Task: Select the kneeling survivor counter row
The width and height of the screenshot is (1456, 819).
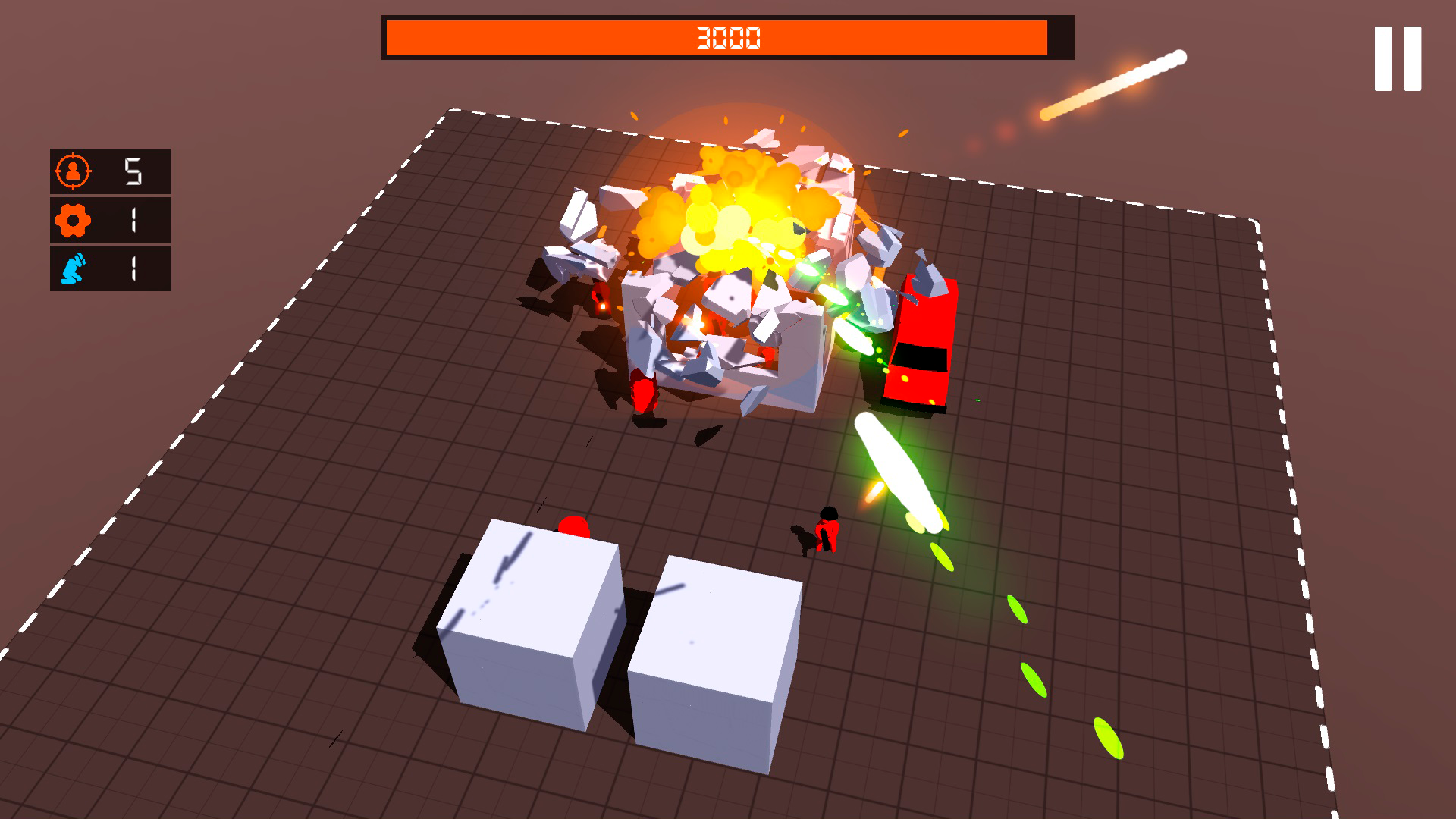Action: click(x=110, y=268)
